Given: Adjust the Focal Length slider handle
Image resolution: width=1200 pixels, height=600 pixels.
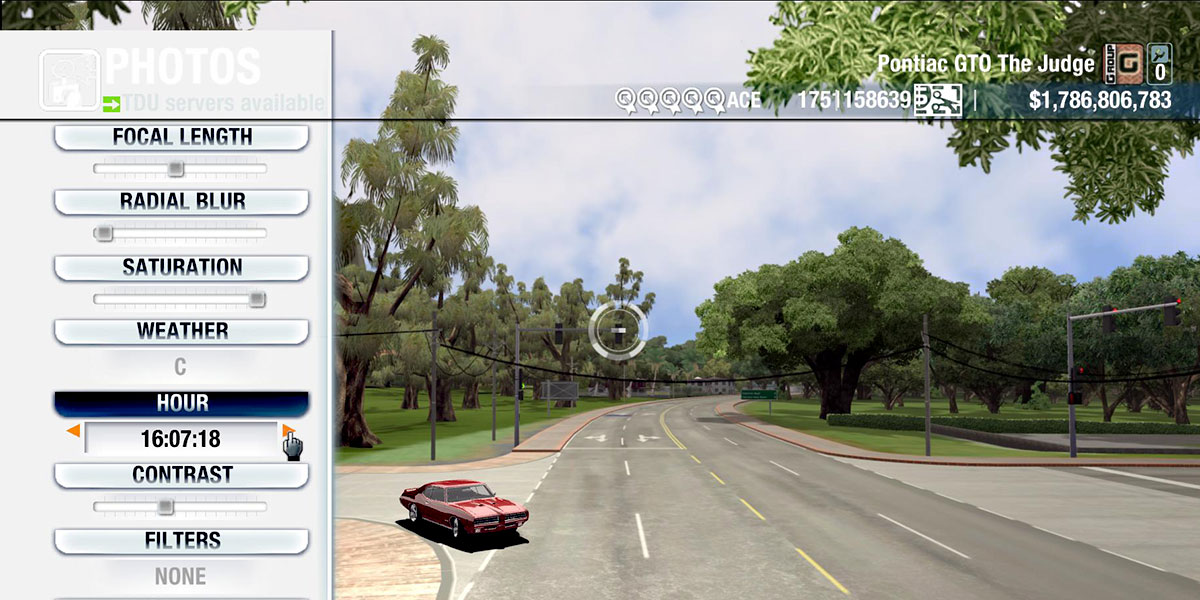Looking at the screenshot, I should (175, 168).
